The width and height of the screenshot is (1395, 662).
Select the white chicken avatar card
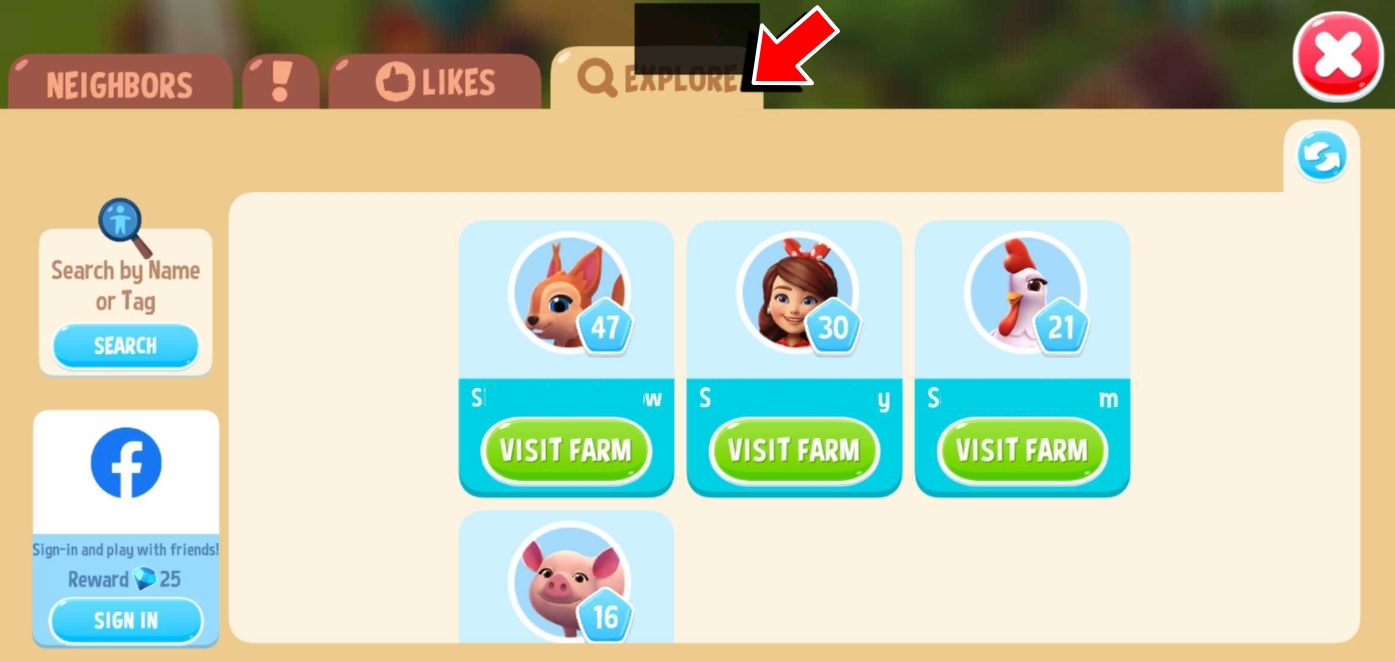click(x=1023, y=293)
